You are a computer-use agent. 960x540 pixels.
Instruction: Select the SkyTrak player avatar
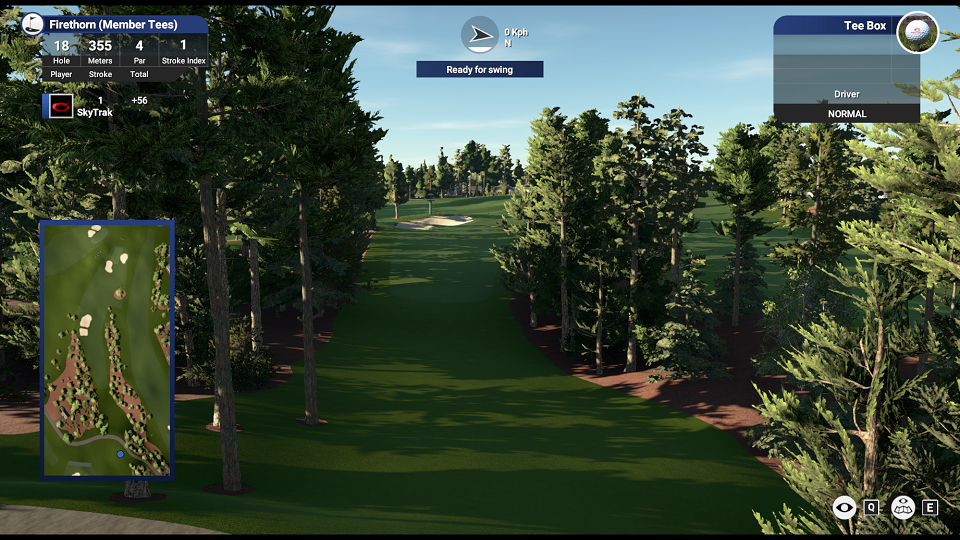tap(61, 106)
